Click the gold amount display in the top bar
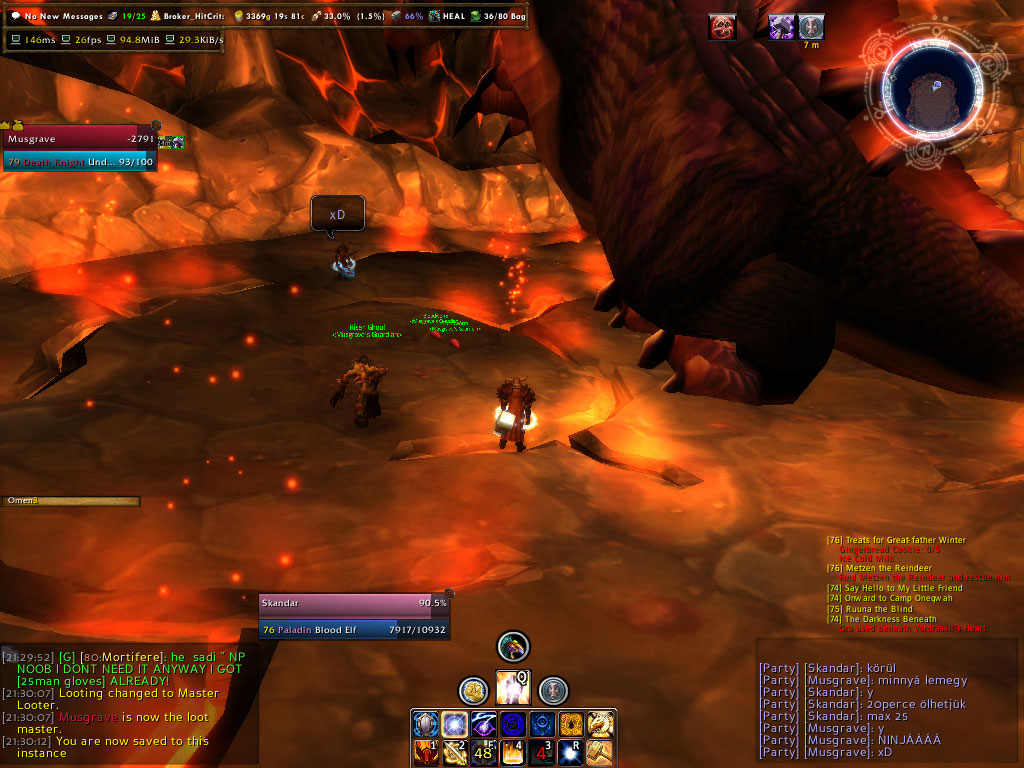The width and height of the screenshot is (1024, 768). click(x=271, y=16)
